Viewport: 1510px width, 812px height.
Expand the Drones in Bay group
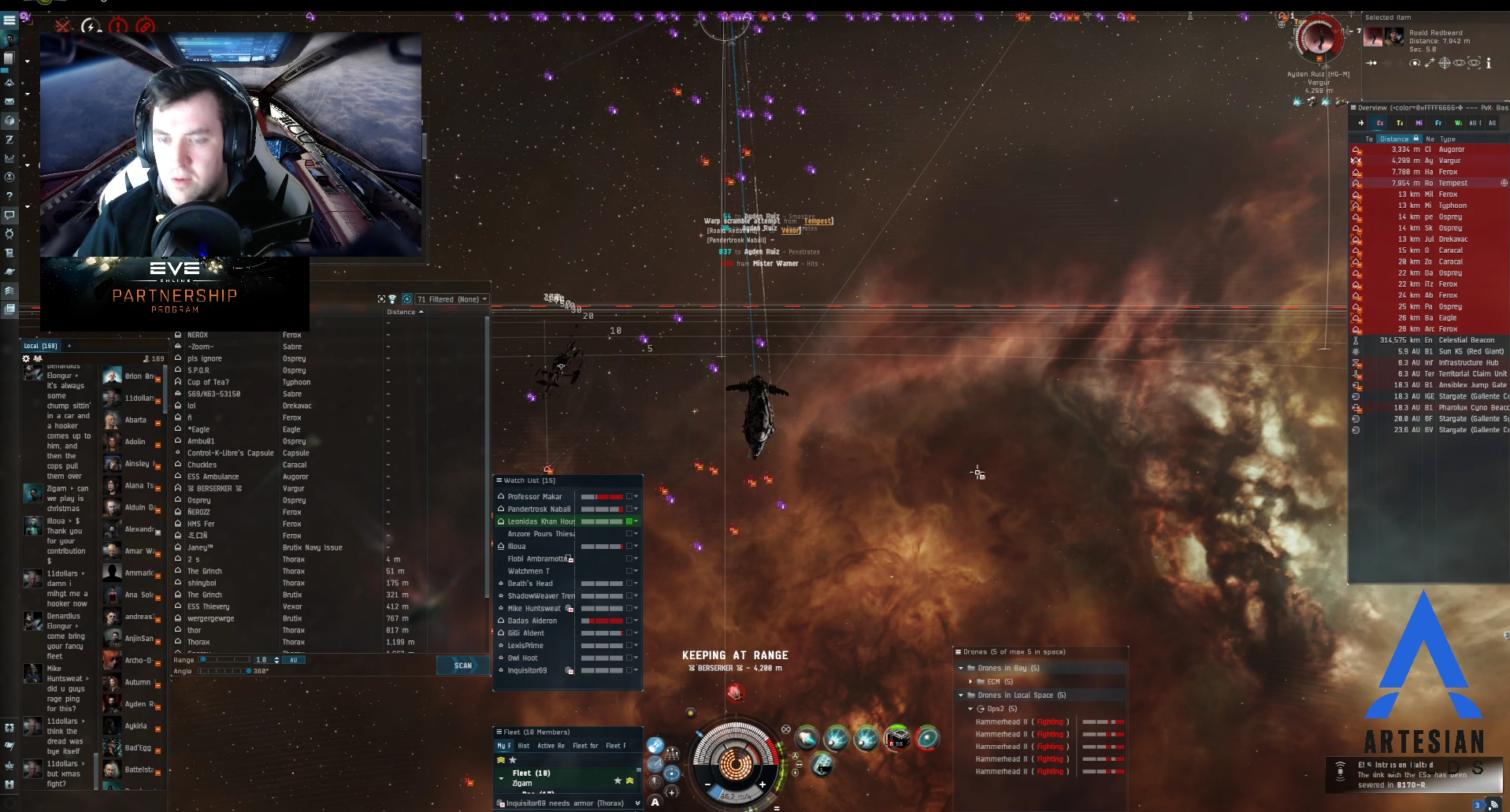pos(961,668)
